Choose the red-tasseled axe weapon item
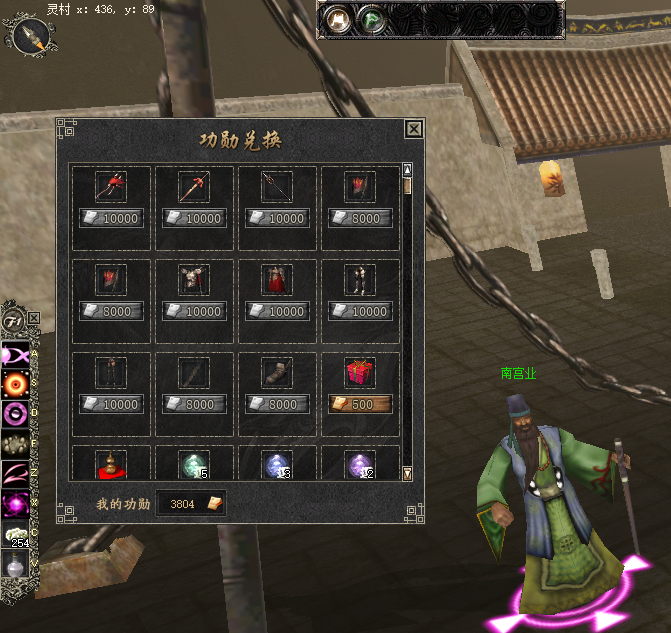Screen dimensions: 671x633 pos(110,186)
